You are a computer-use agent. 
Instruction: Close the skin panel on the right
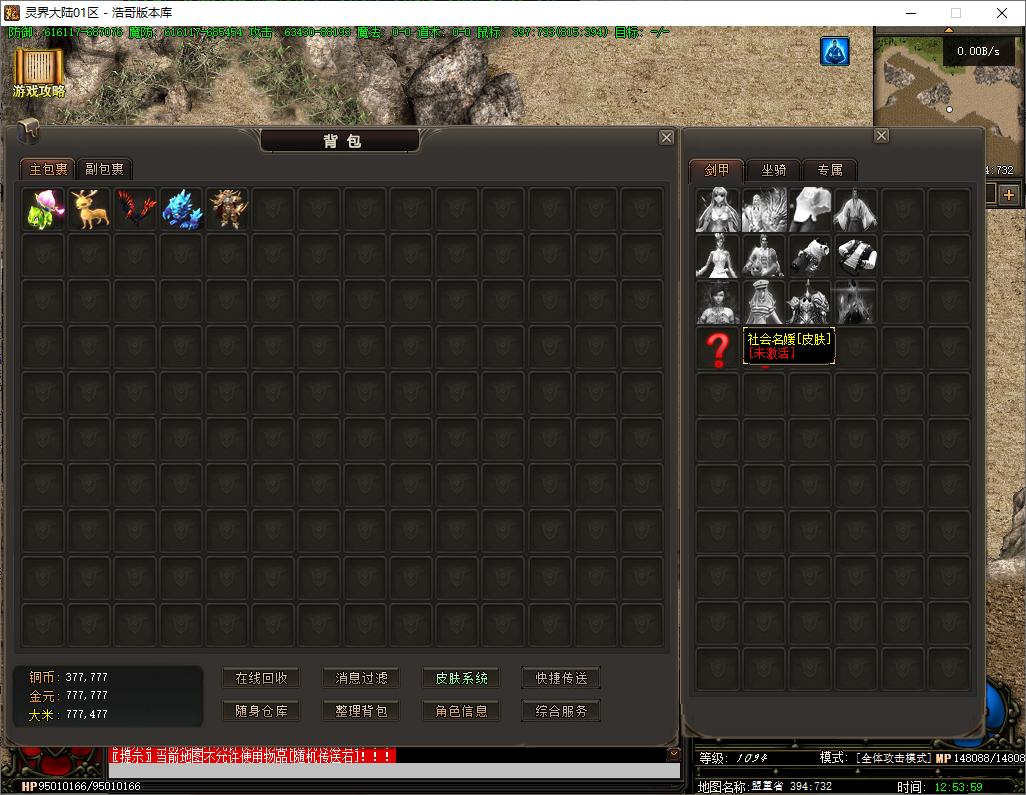pos(881,136)
